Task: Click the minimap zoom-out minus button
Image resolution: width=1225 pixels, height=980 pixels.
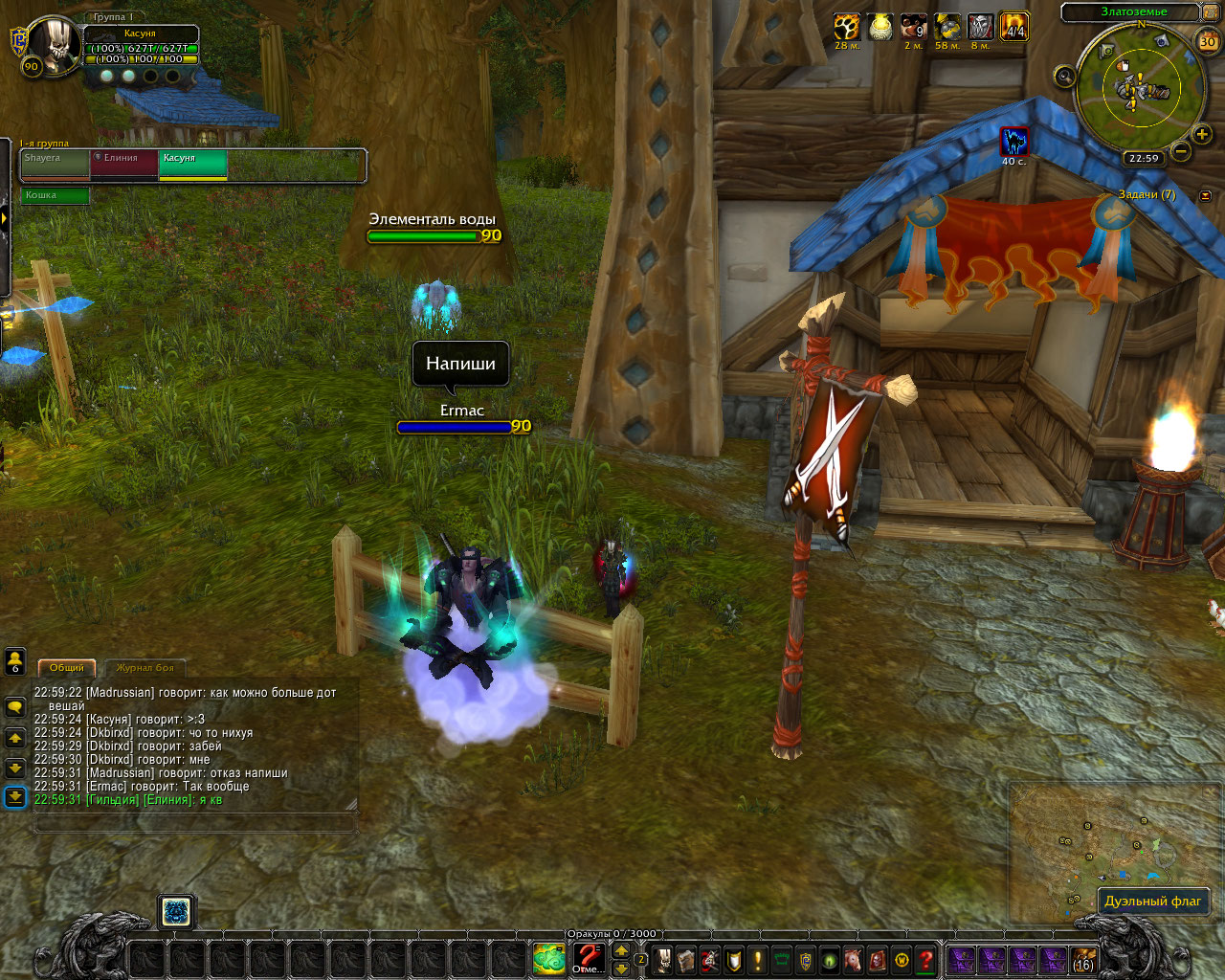Action: [1182, 151]
